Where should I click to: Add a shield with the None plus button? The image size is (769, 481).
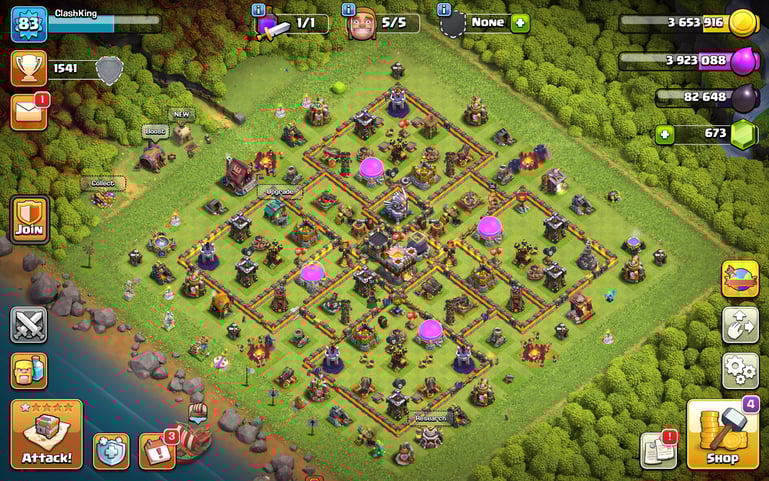(519, 22)
